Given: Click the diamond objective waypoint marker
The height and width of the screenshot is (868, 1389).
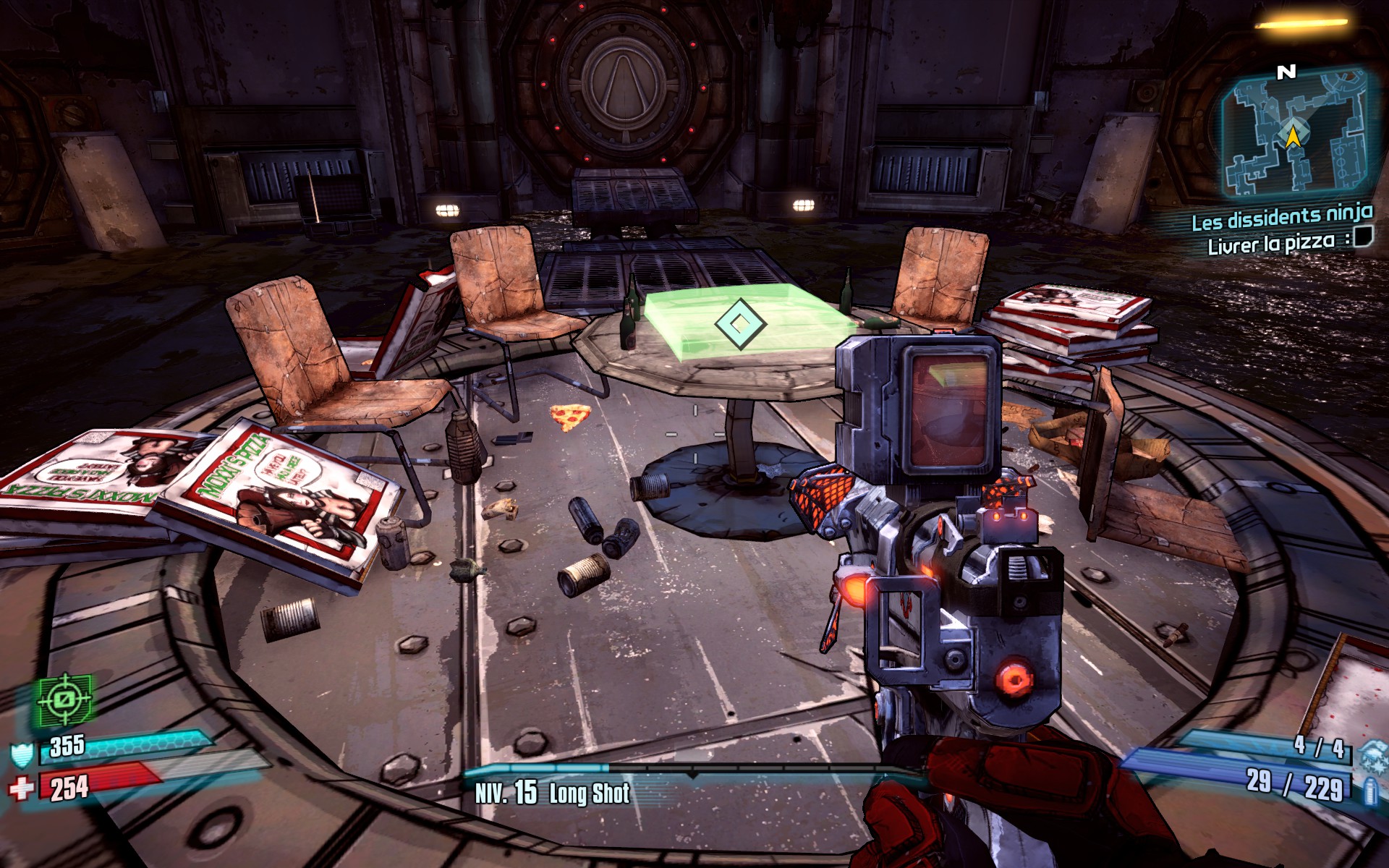Looking at the screenshot, I should pos(739,323).
